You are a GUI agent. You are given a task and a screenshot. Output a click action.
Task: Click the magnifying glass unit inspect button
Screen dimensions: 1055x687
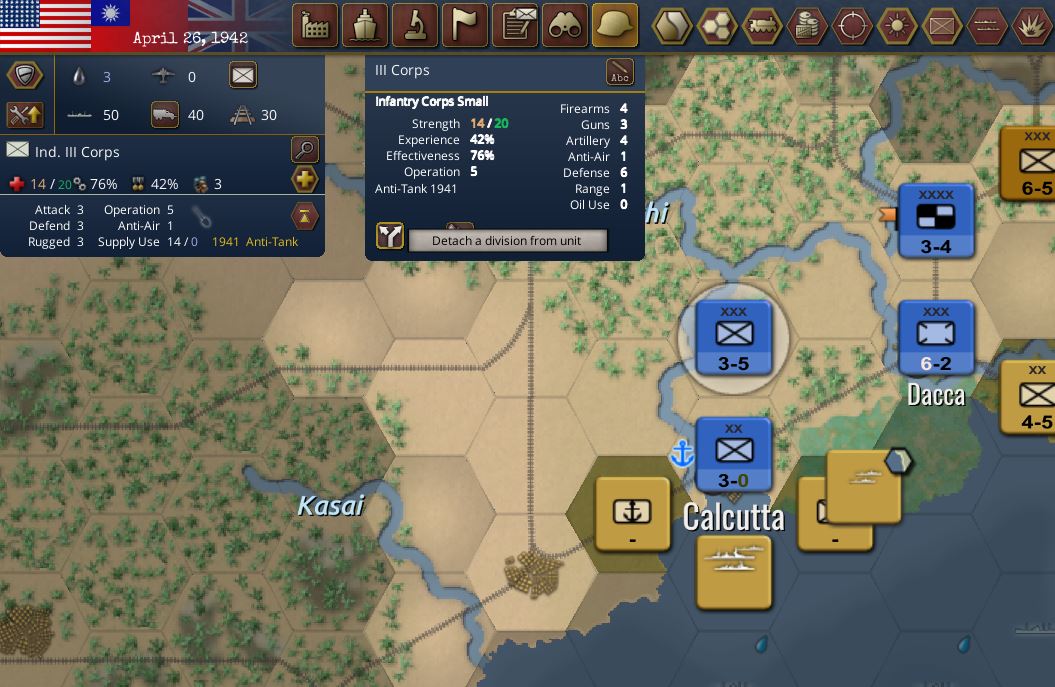305,150
